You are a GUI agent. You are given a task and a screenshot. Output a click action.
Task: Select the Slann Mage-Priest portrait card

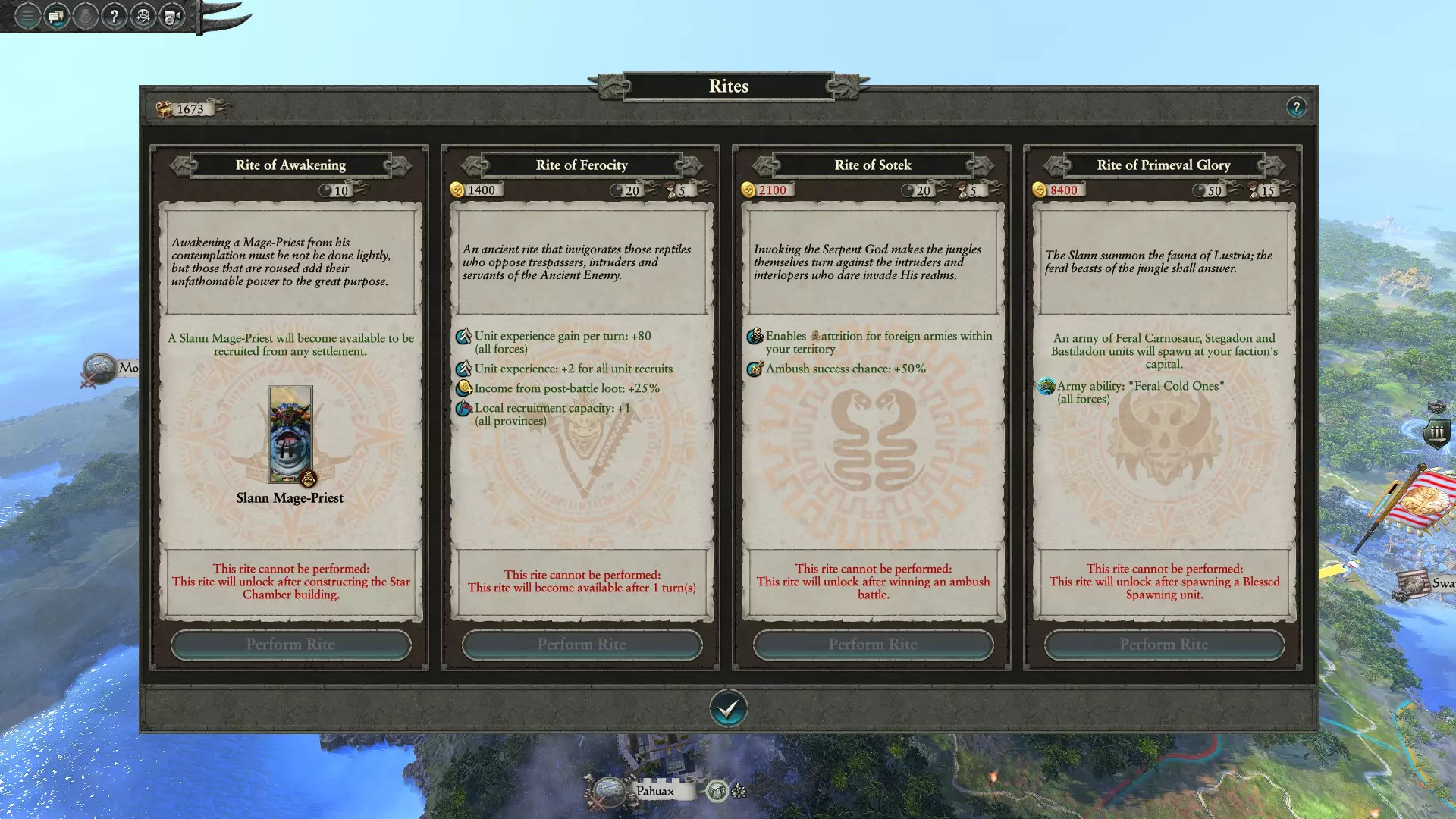click(x=290, y=435)
